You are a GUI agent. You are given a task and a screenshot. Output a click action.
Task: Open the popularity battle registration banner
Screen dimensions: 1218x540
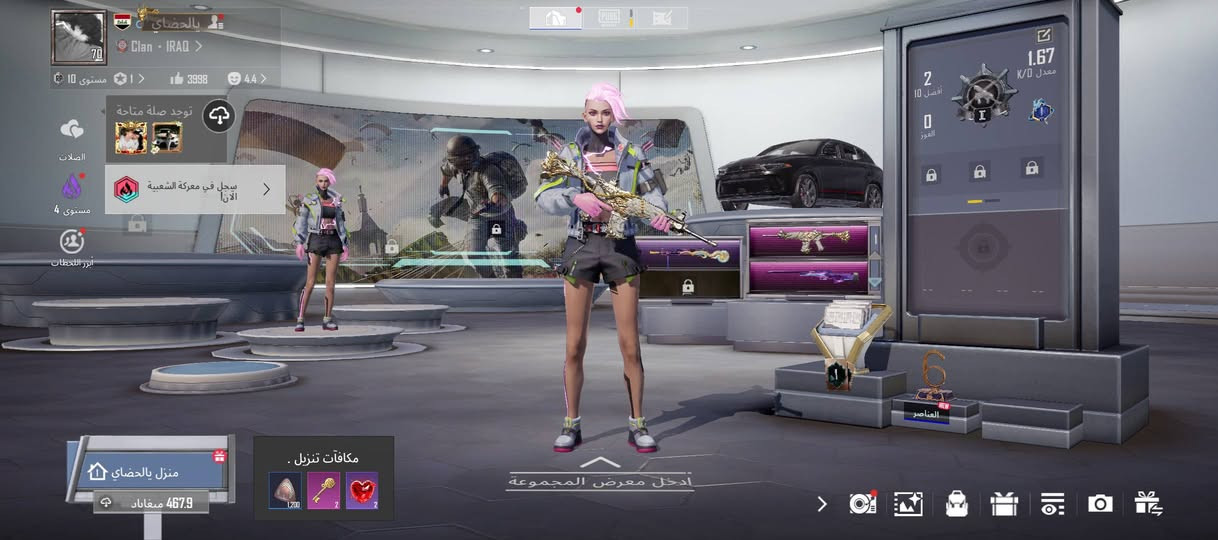coord(195,189)
